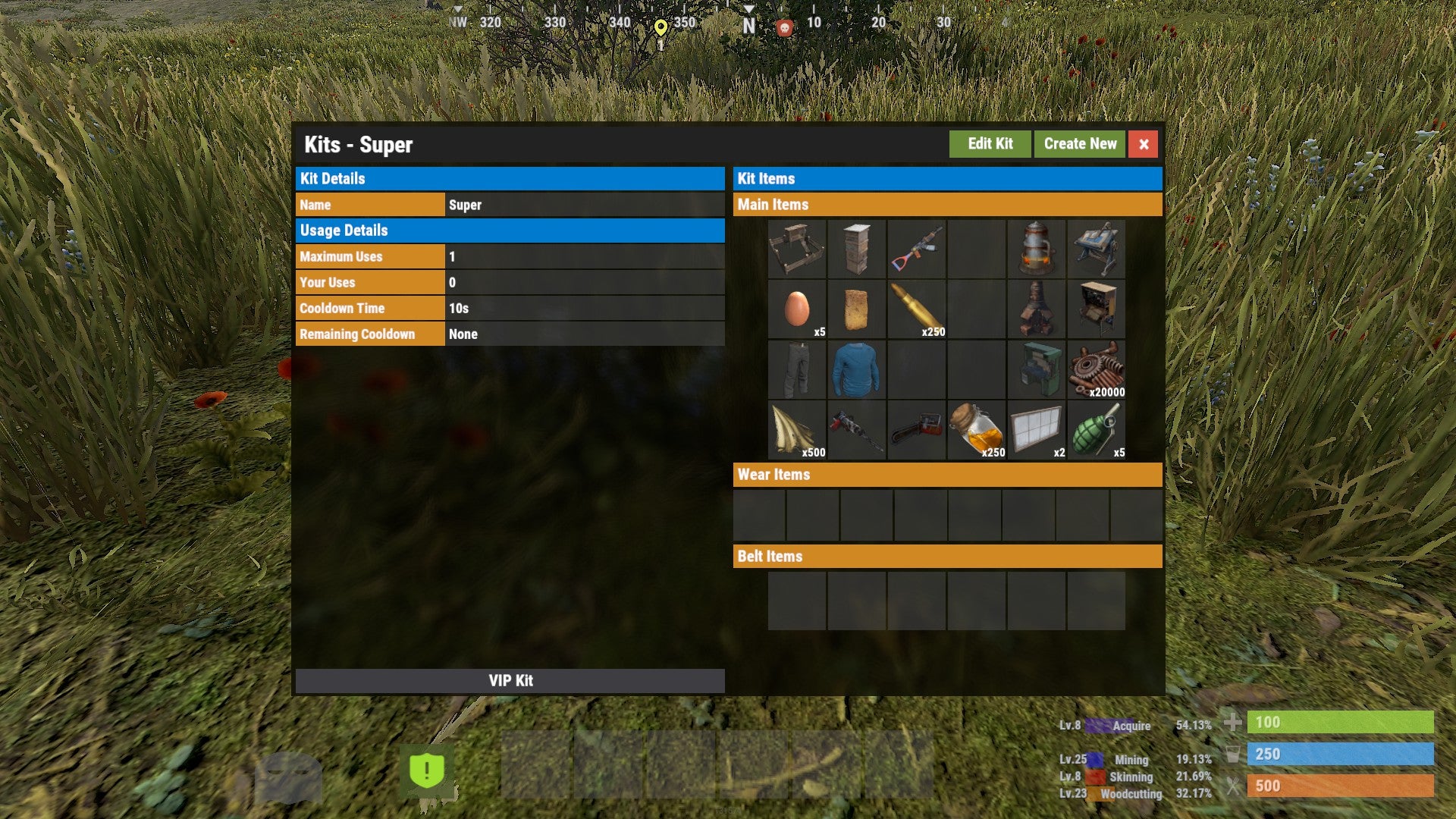Select the bread loaf slot
The width and height of the screenshot is (1456, 819).
point(856,309)
